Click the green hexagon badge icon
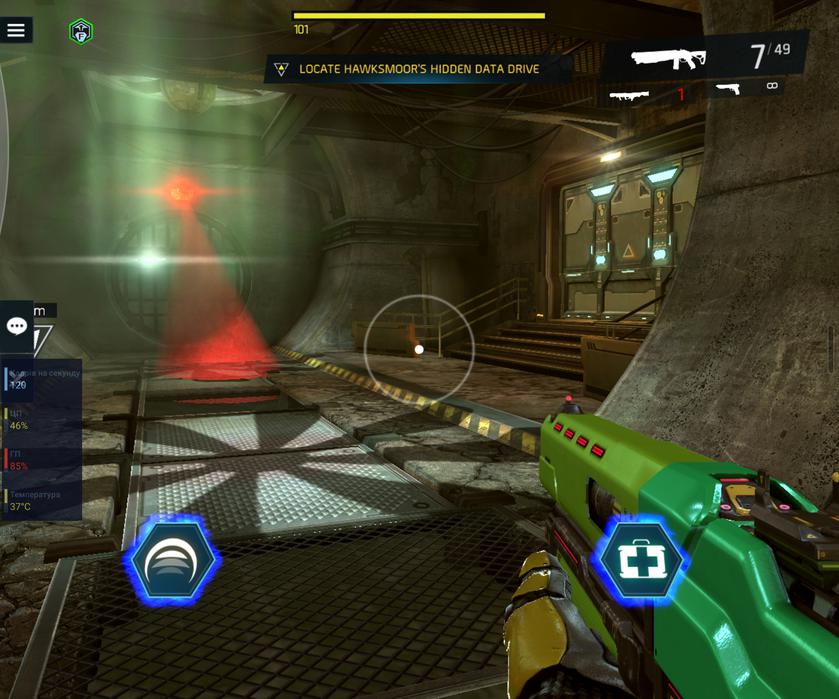 (x=81, y=32)
